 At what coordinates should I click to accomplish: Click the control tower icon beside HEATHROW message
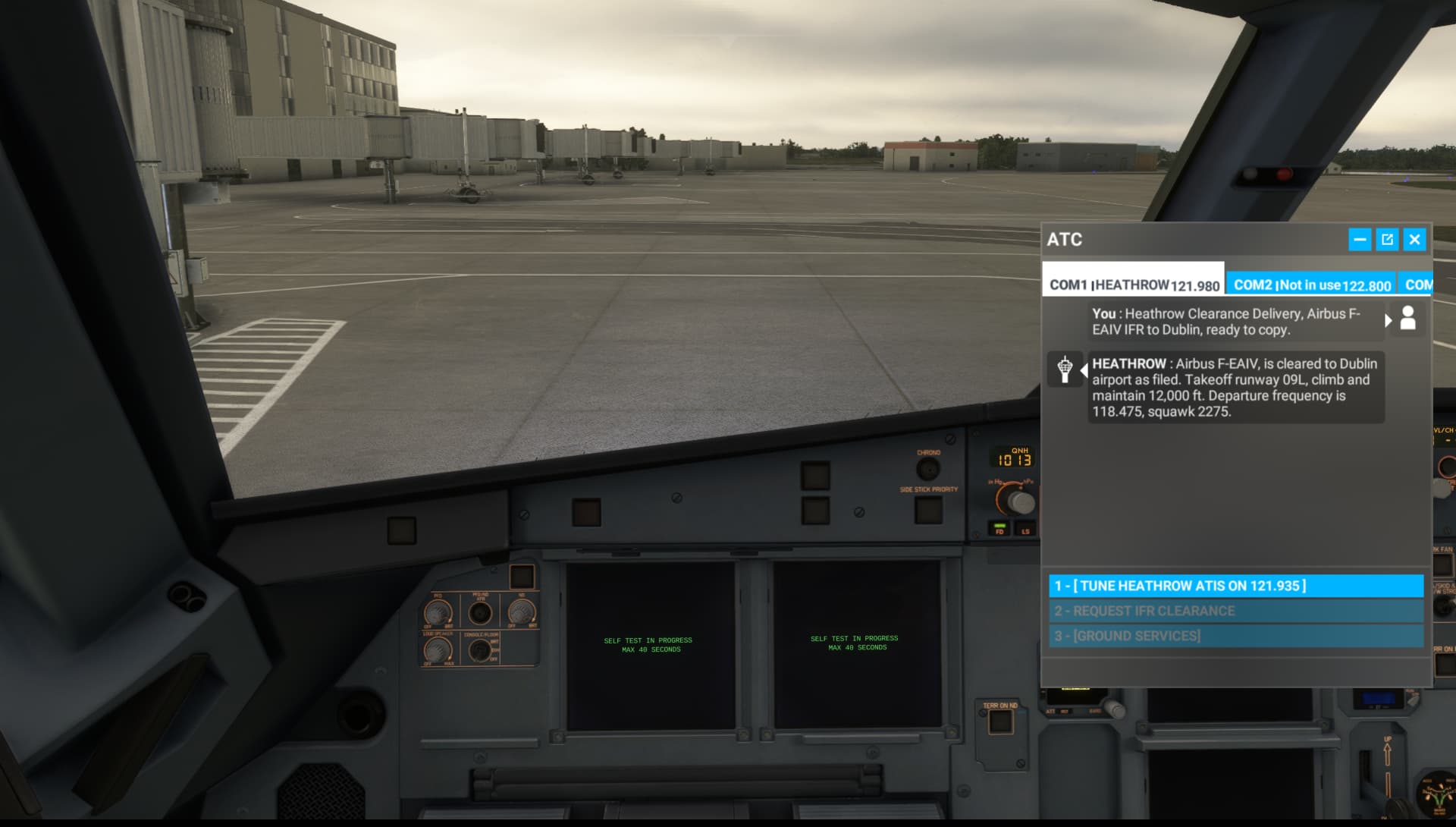tap(1065, 369)
